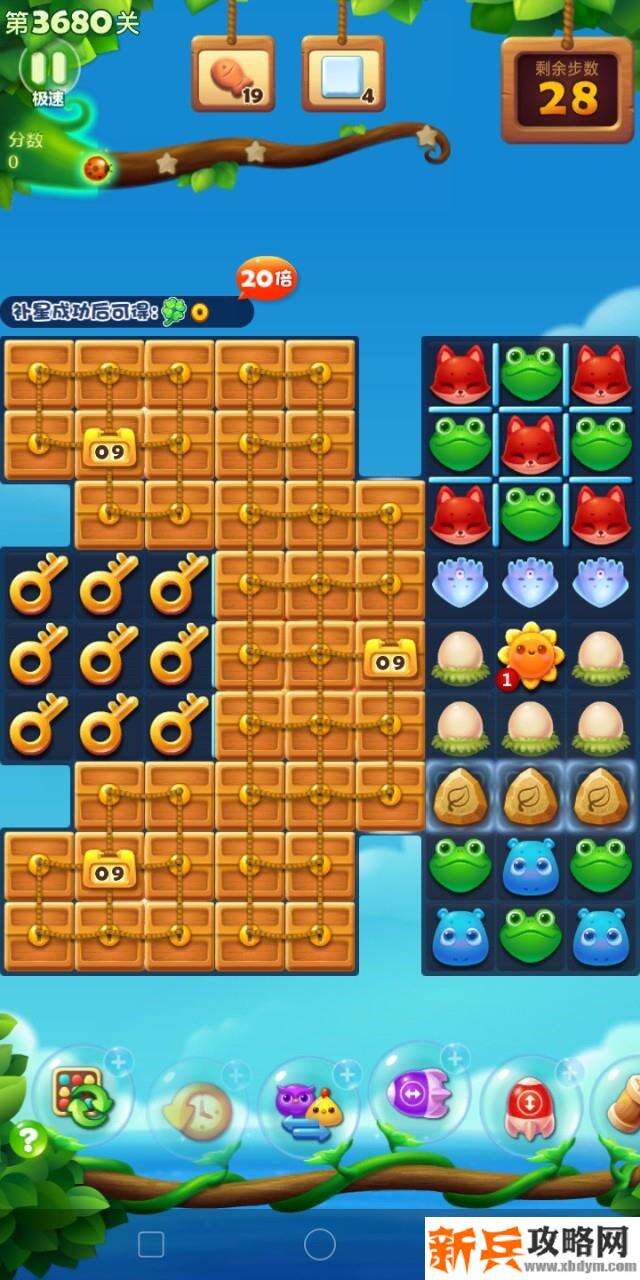The height and width of the screenshot is (1280, 640).
Task: Tap the 20倍 bonus speech bubble
Action: click(266, 280)
